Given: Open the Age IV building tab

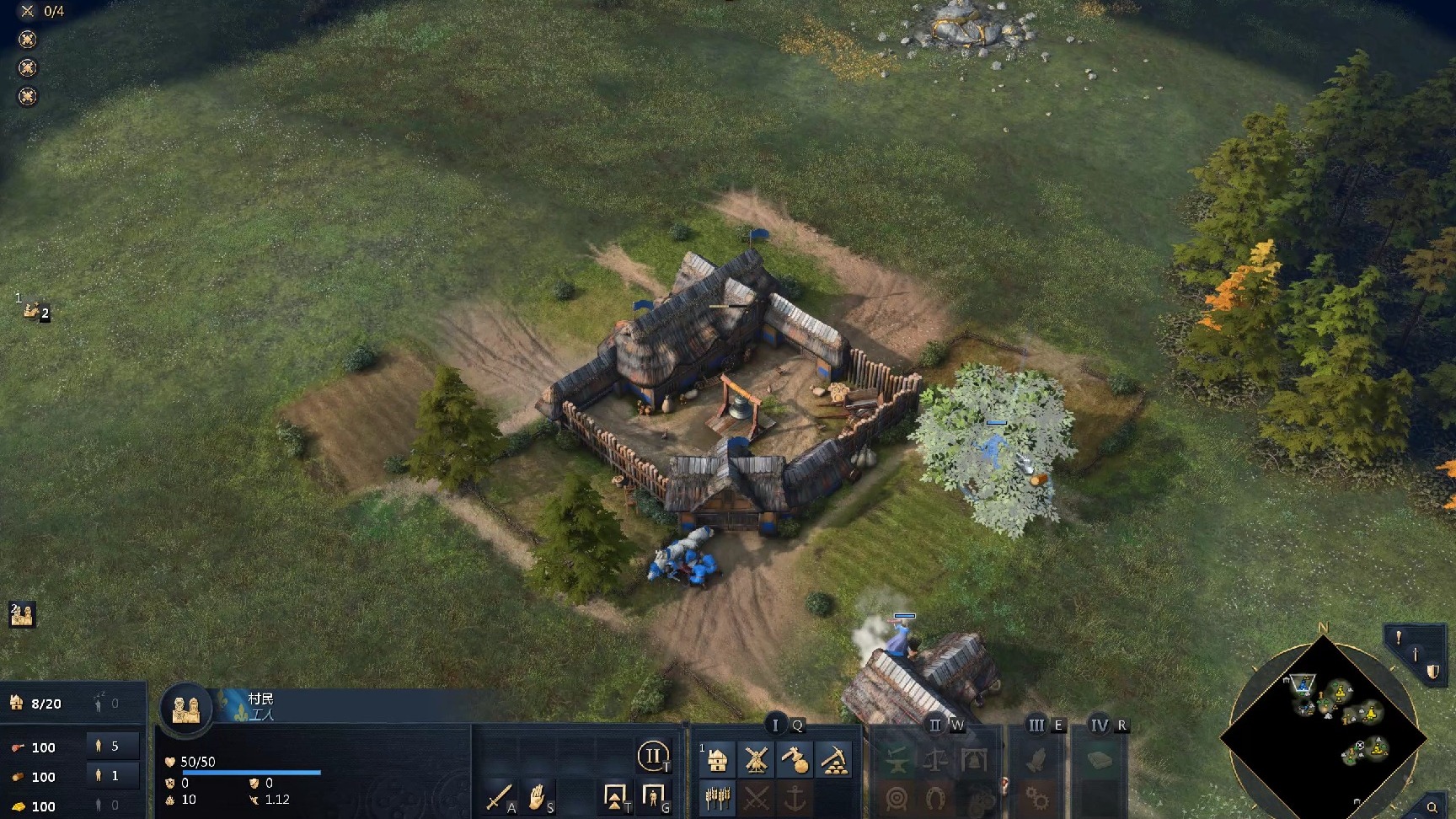Looking at the screenshot, I should [1100, 725].
